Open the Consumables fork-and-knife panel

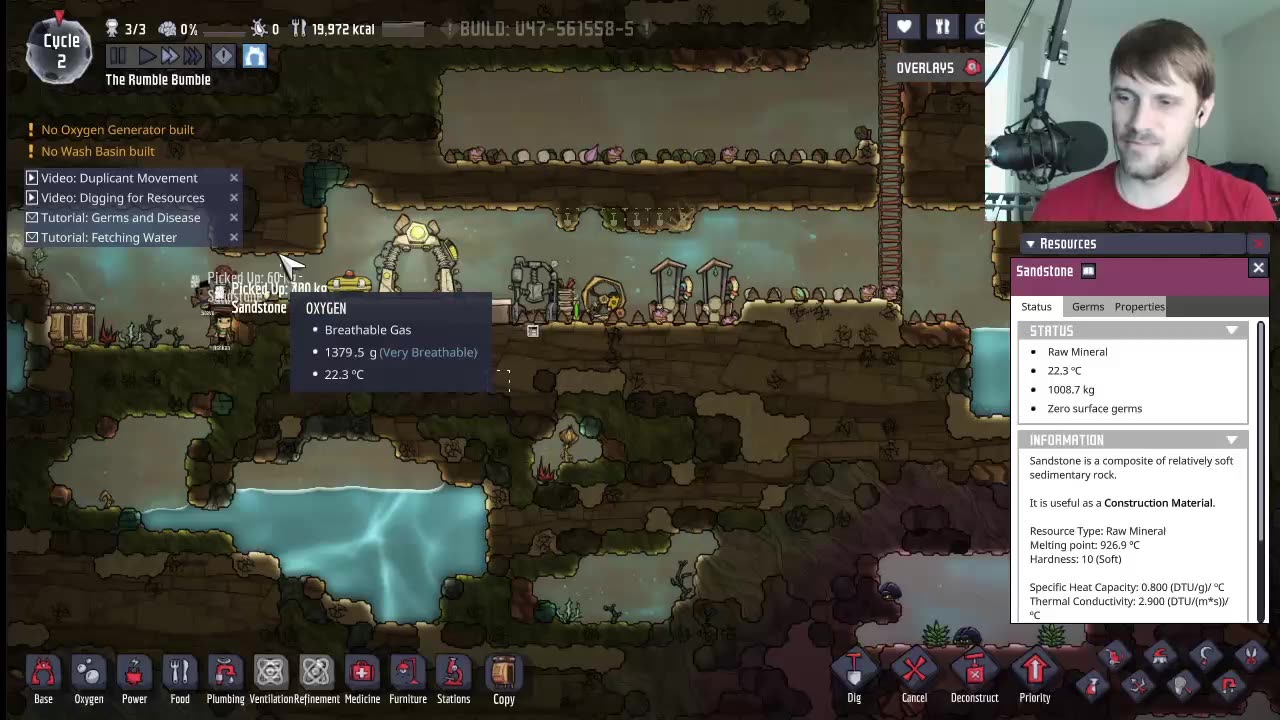point(942,27)
